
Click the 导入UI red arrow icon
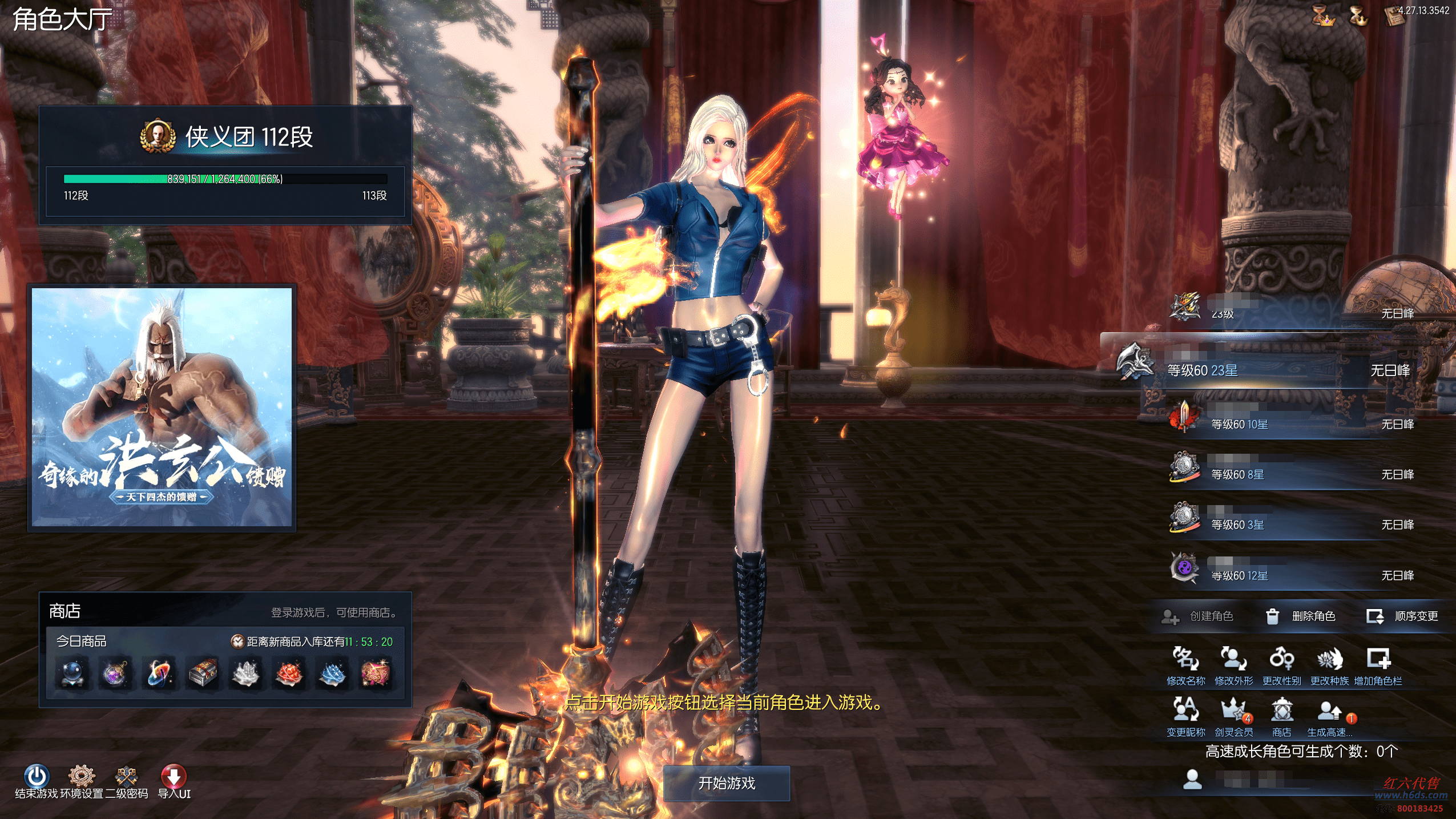174,777
